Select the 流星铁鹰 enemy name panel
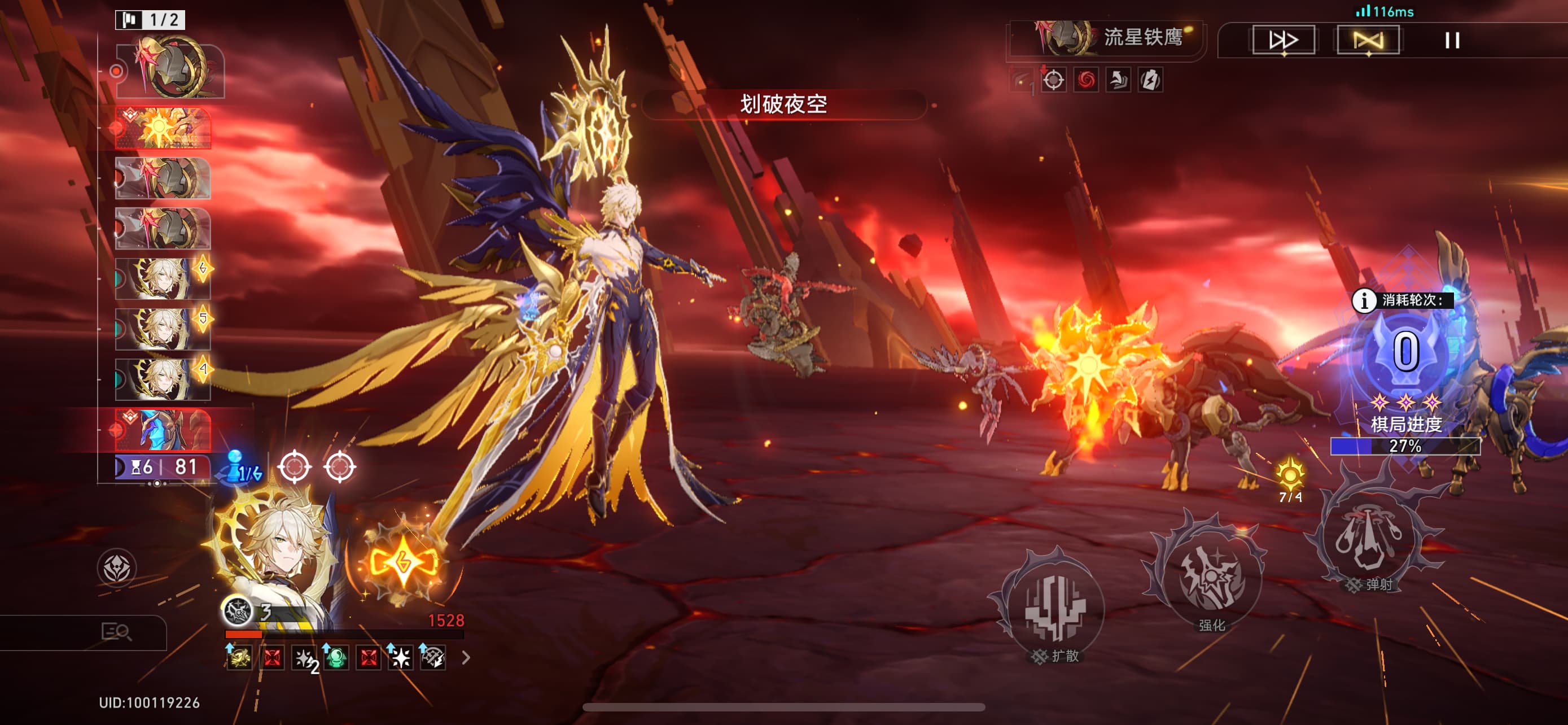 (x=1108, y=38)
